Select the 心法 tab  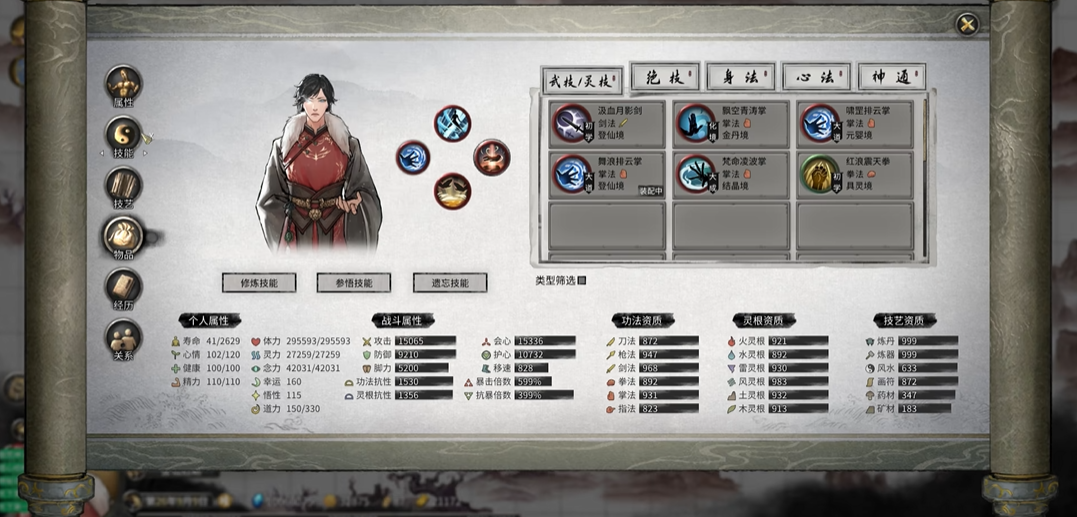pyautogui.click(x=816, y=77)
